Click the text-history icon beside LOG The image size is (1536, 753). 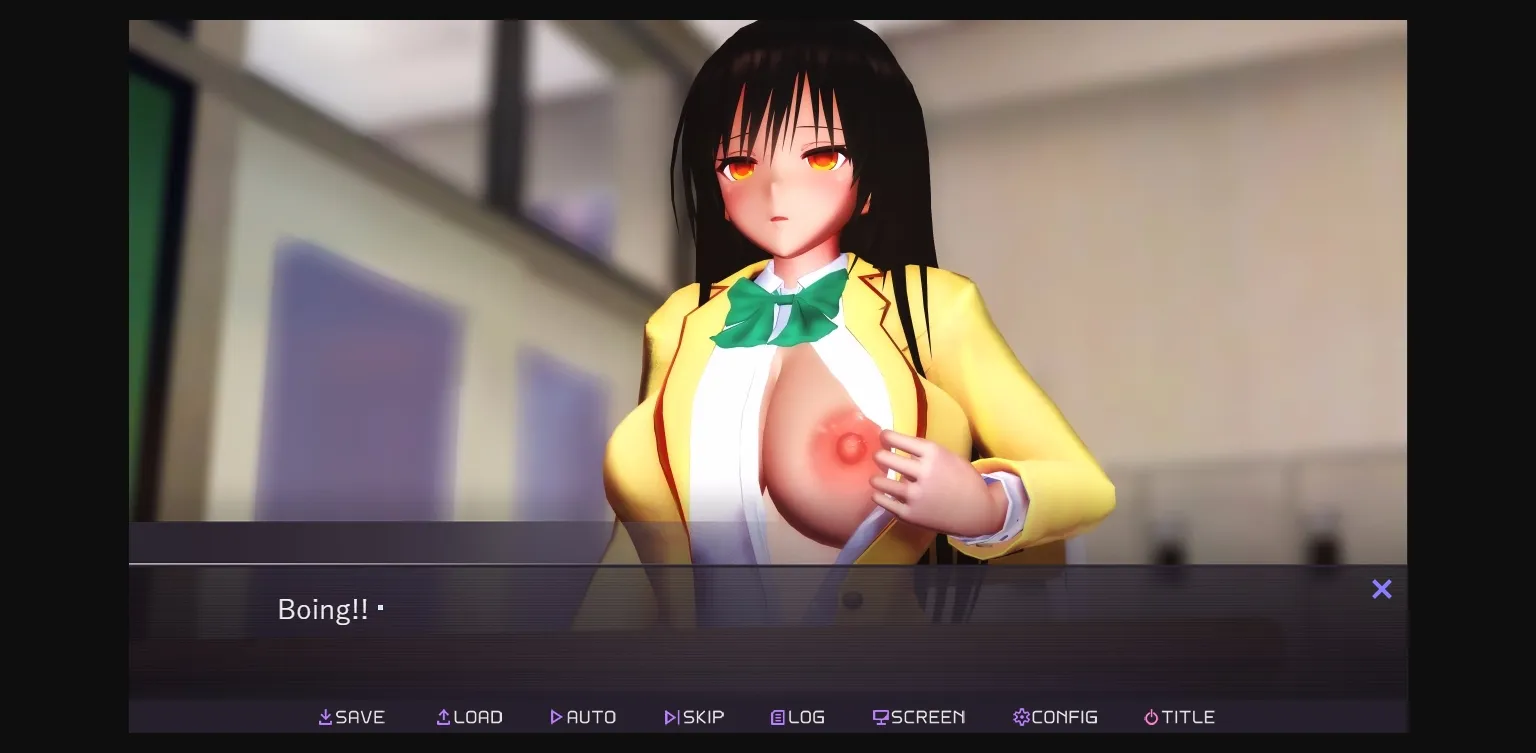point(777,717)
